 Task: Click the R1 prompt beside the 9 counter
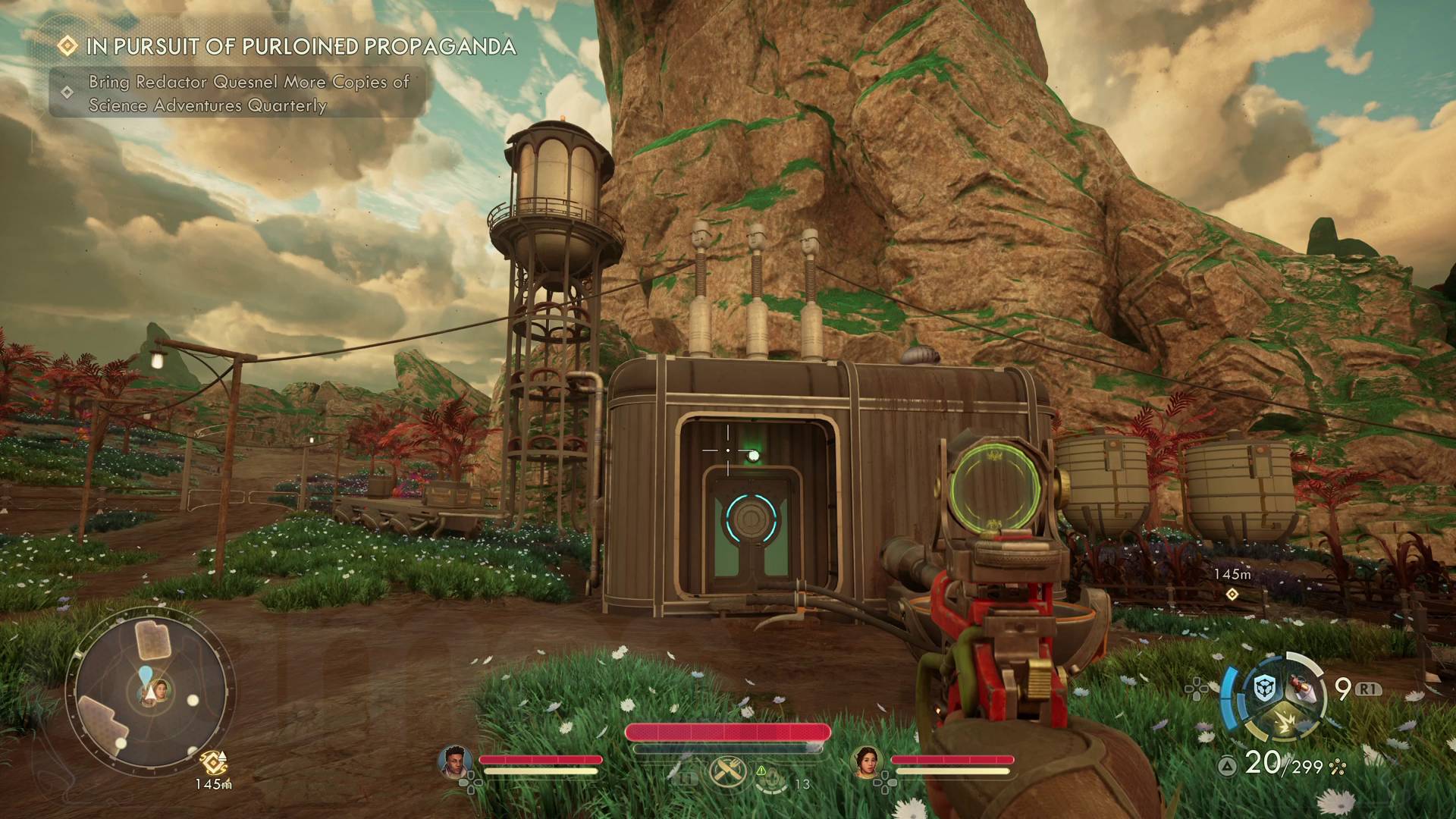point(1368,688)
